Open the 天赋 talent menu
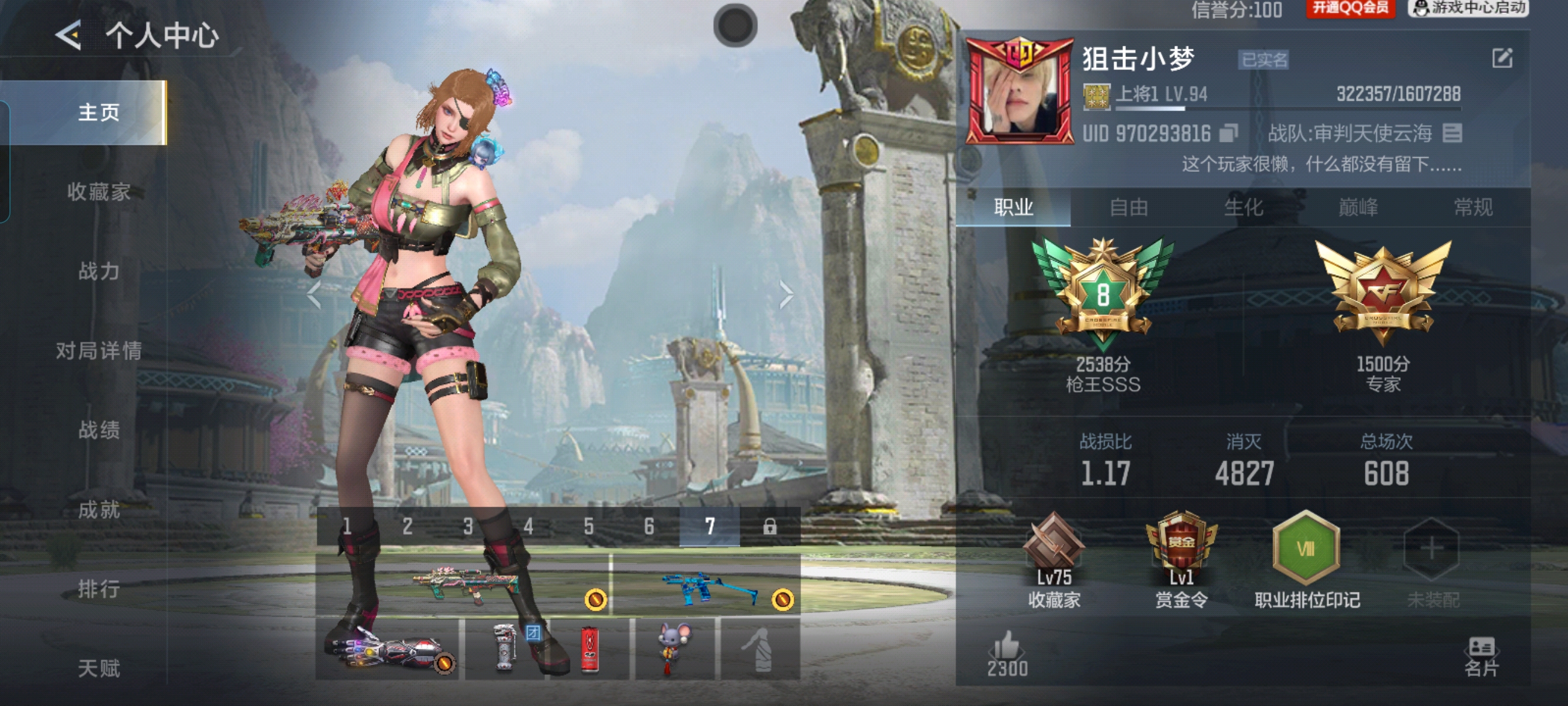 tap(99, 668)
